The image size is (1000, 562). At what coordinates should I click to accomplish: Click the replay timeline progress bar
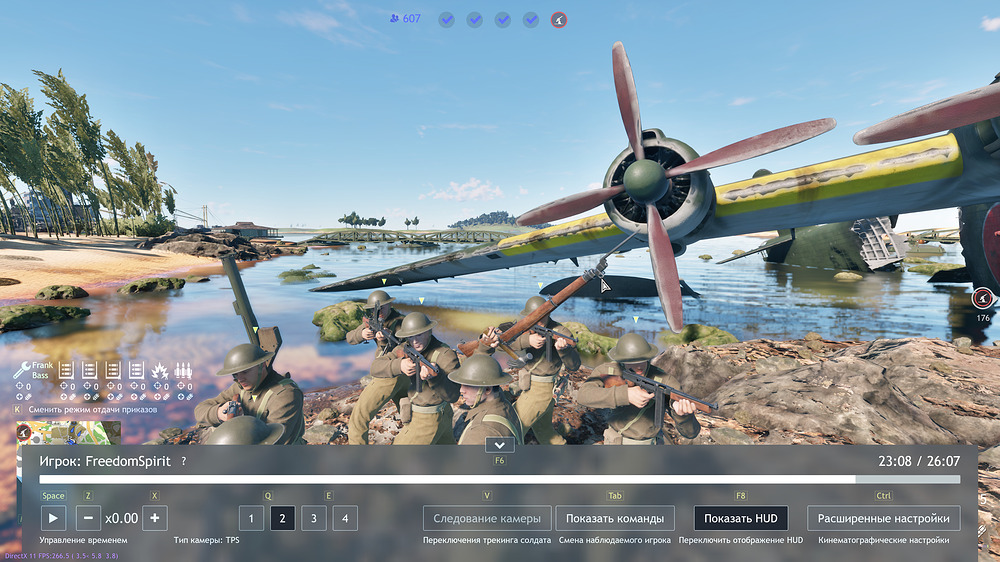point(499,480)
